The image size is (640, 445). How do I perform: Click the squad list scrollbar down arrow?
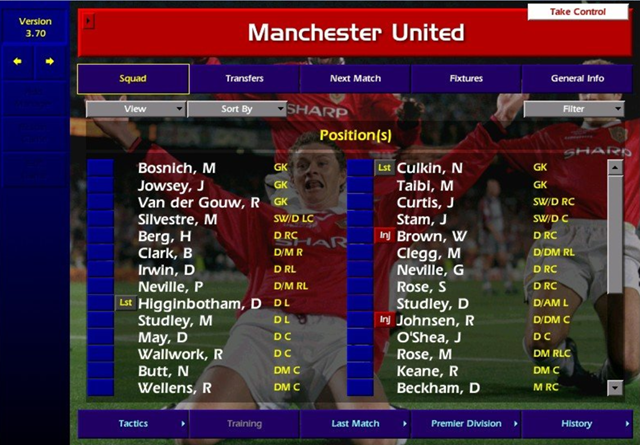[x=615, y=387]
